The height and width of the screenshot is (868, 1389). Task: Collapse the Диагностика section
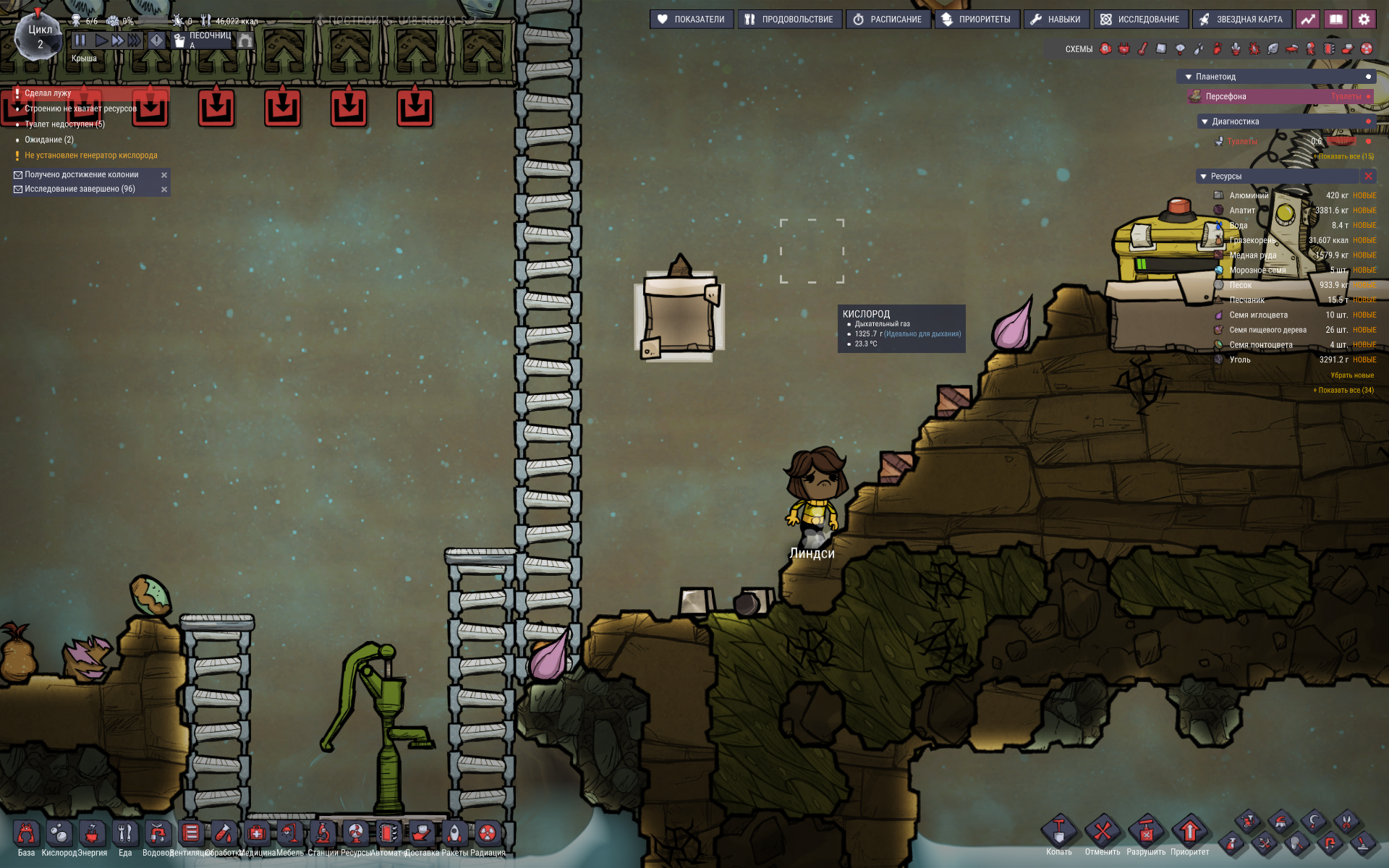pyautogui.click(x=1205, y=122)
